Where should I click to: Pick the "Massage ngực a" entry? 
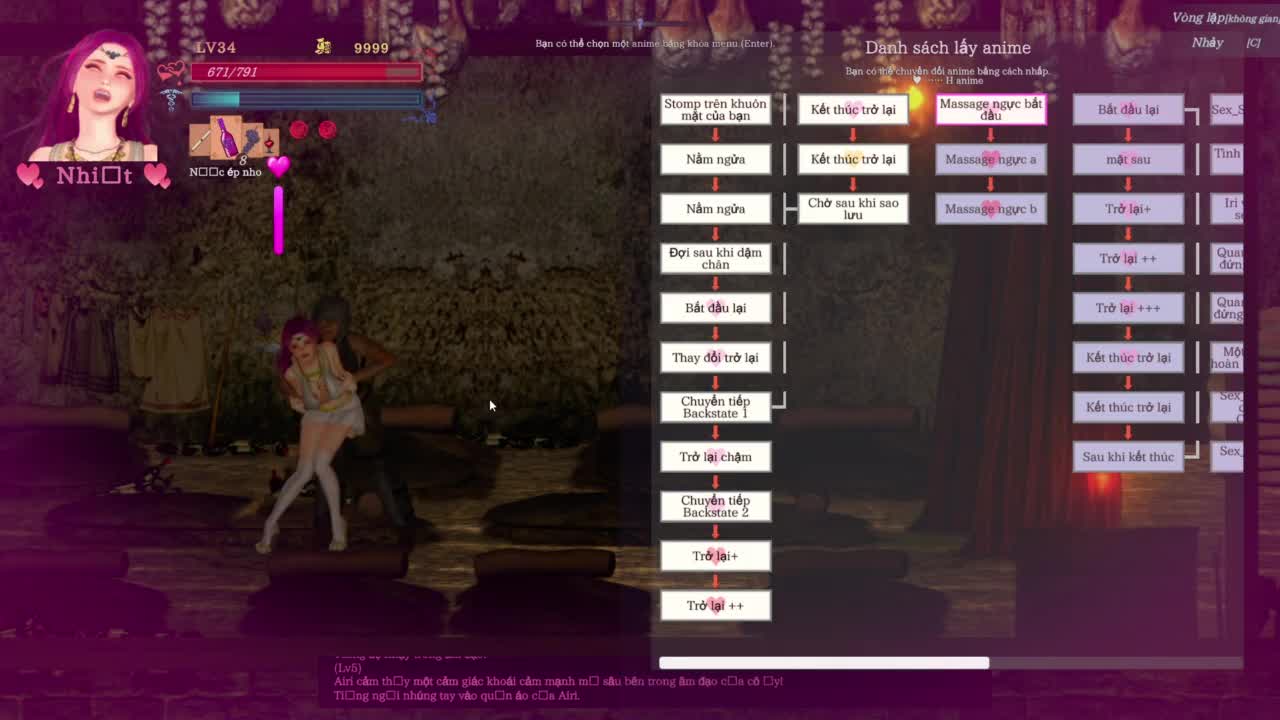(x=990, y=159)
